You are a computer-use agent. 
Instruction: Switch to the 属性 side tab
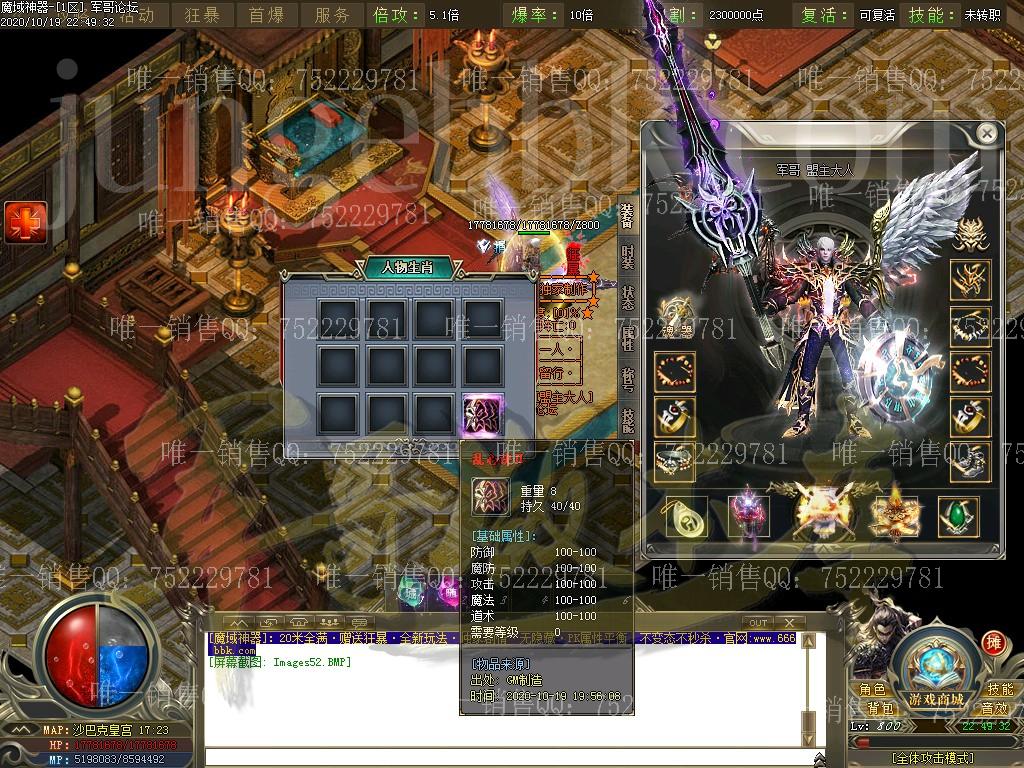point(627,338)
